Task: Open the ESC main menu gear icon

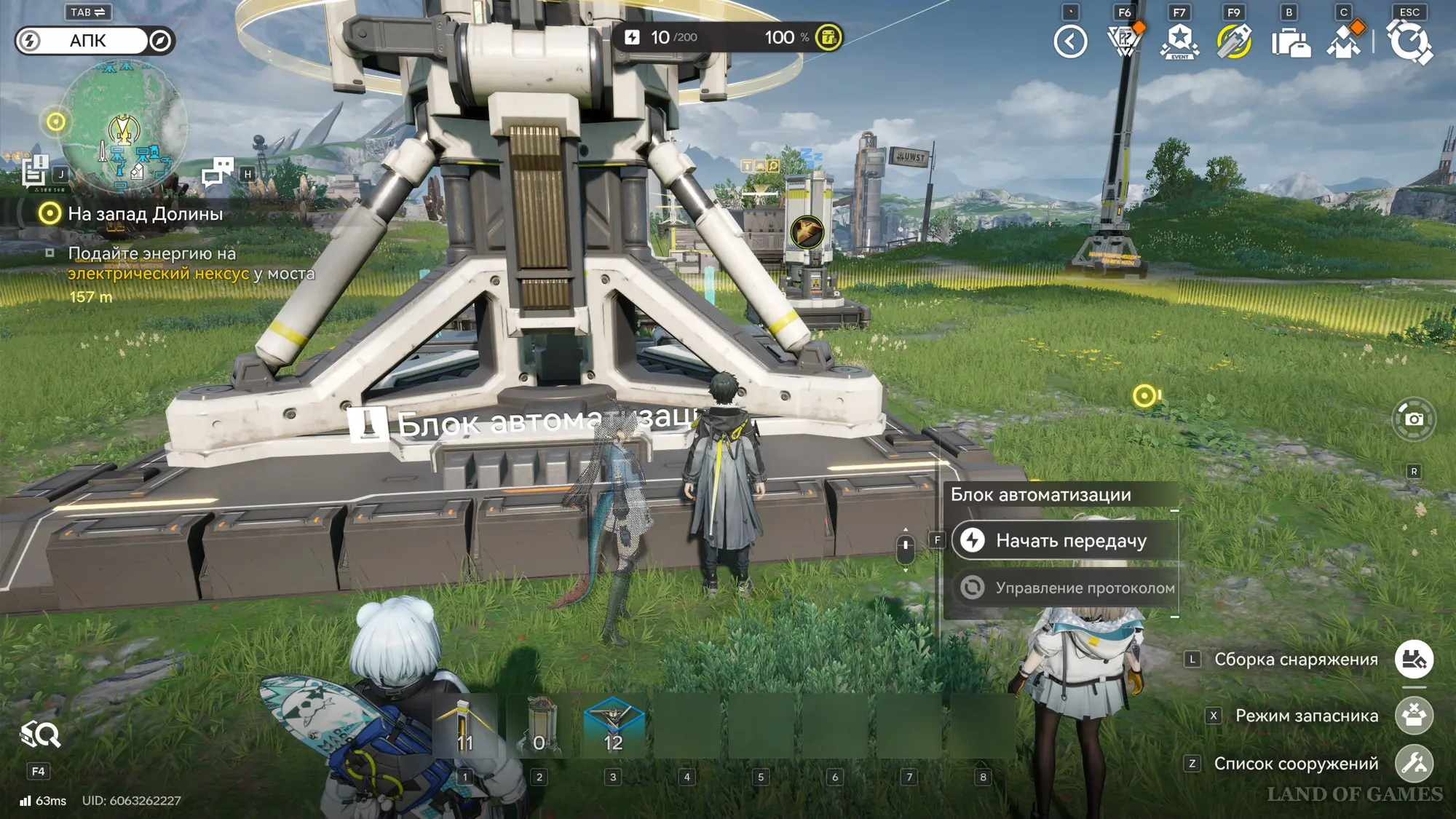Action: 1409,41
